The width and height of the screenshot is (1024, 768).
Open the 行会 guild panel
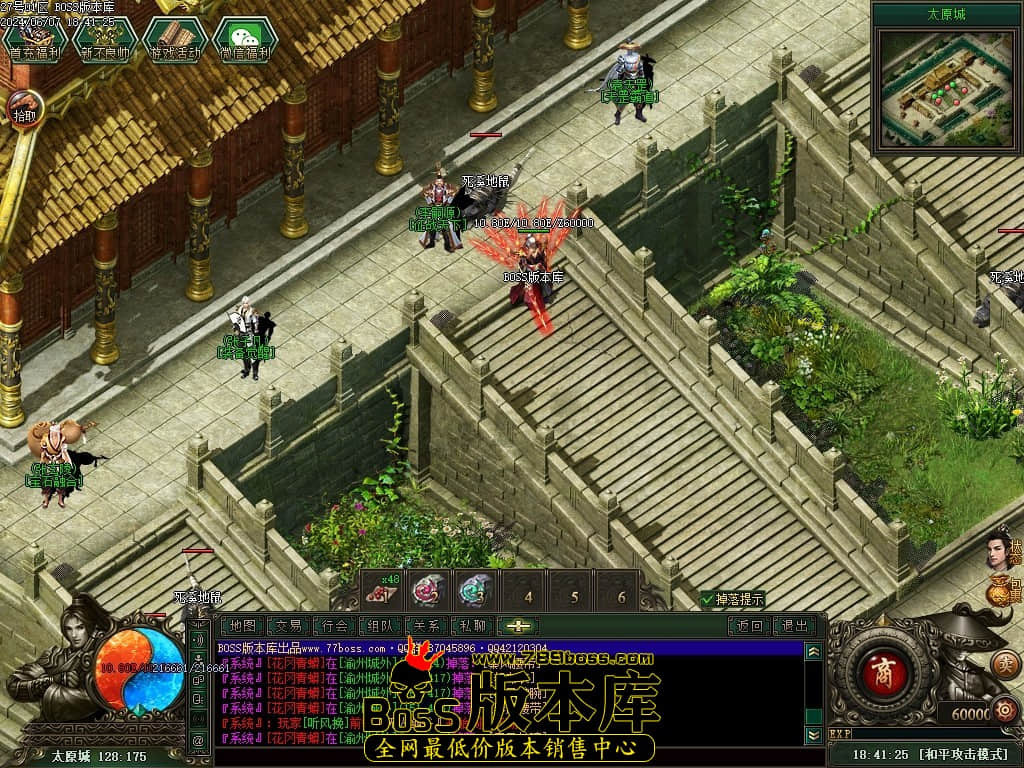click(334, 626)
